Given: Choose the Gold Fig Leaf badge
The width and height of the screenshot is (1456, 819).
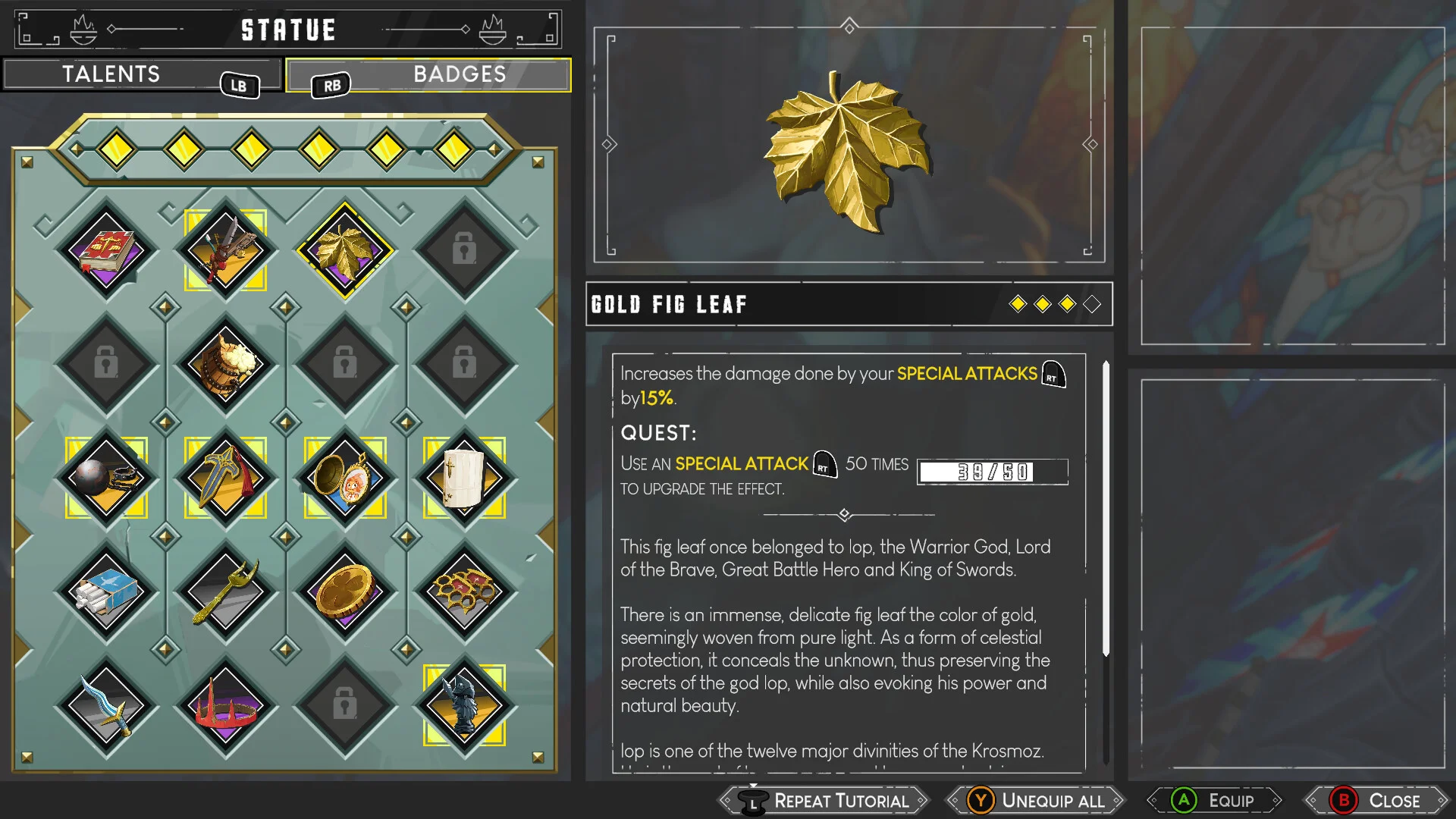Looking at the screenshot, I should 345,250.
